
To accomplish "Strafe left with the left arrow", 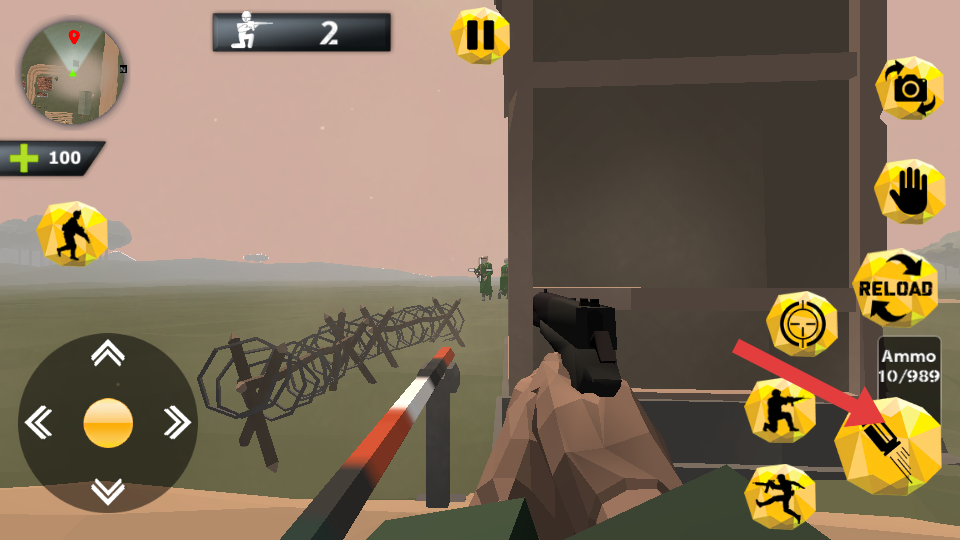I will coord(39,422).
